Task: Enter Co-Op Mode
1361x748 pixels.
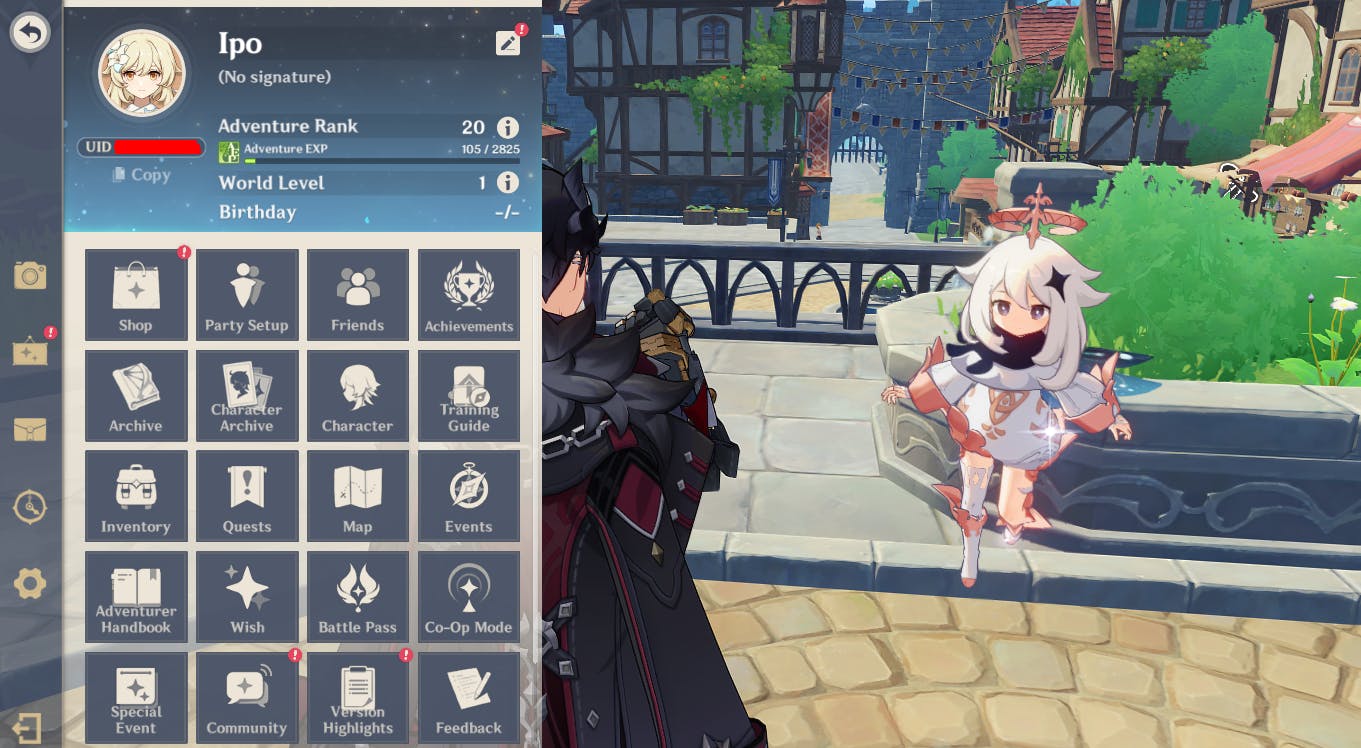Action: (x=468, y=597)
